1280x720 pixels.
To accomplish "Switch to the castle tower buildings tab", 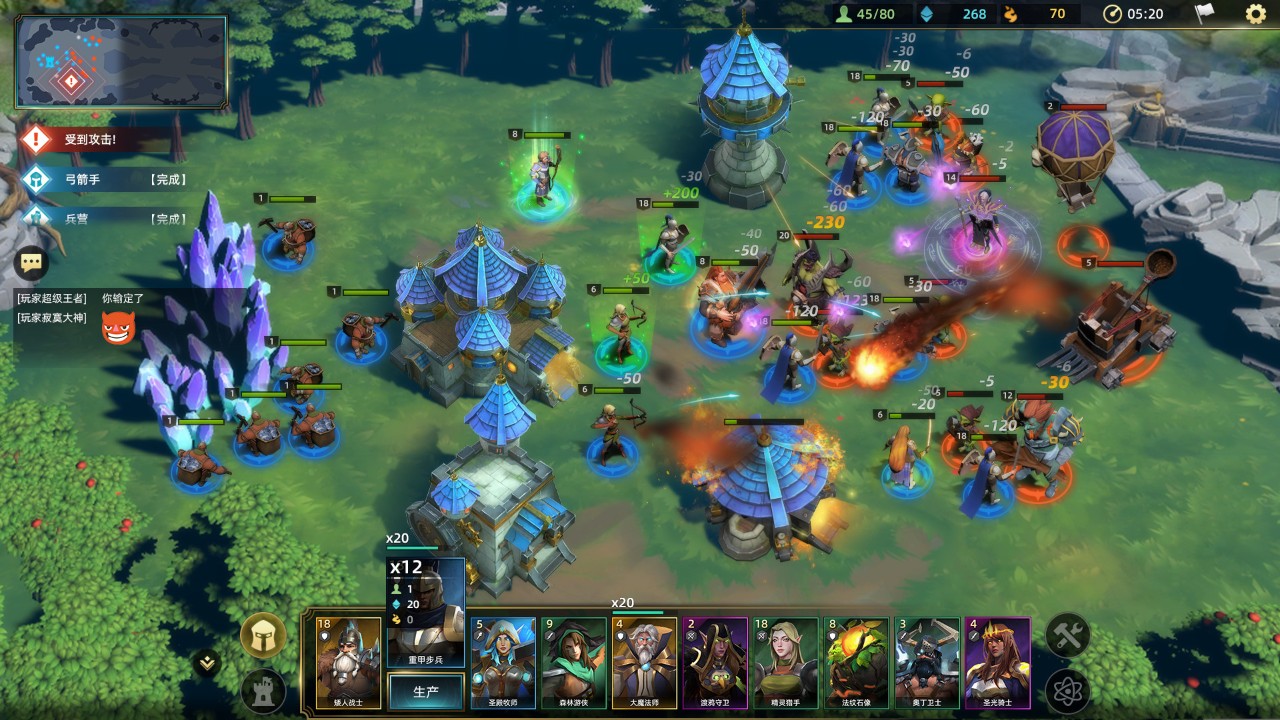I will pos(263,691).
